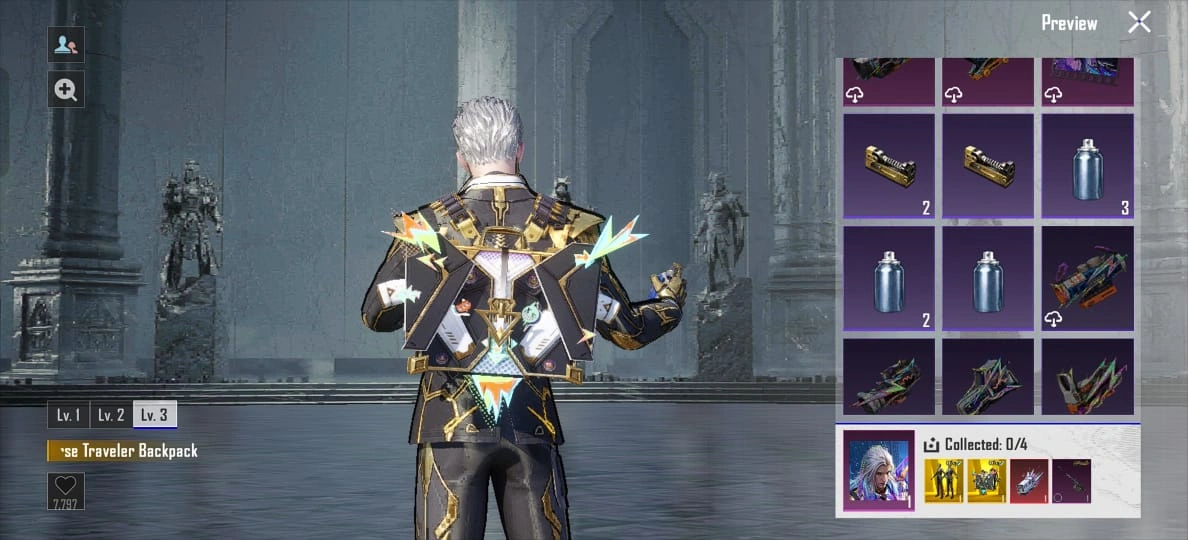View the red-background collection reward
Image resolution: width=1188 pixels, height=540 pixels.
(x=1028, y=481)
